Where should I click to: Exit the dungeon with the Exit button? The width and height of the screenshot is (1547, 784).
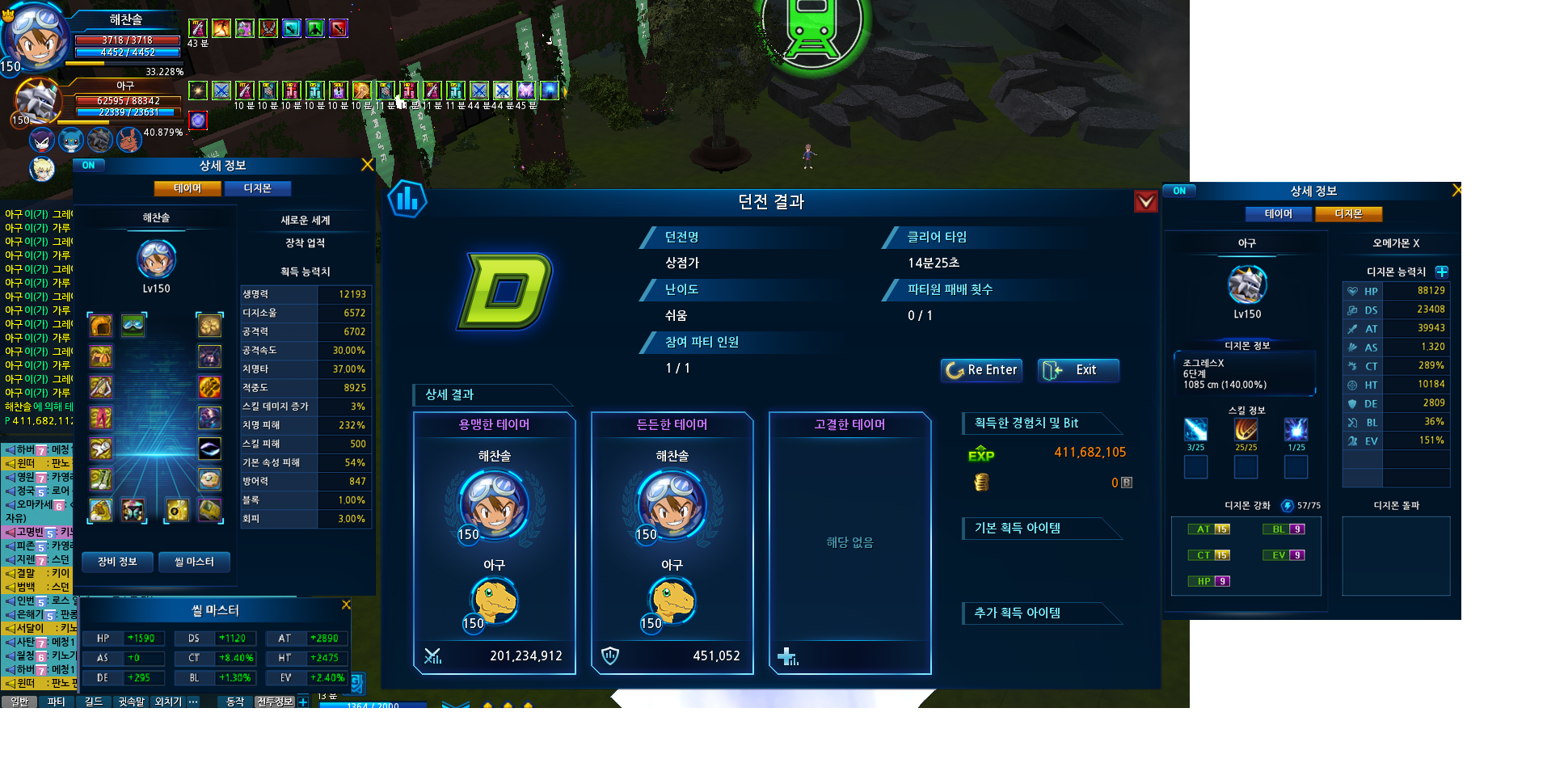(x=1078, y=370)
